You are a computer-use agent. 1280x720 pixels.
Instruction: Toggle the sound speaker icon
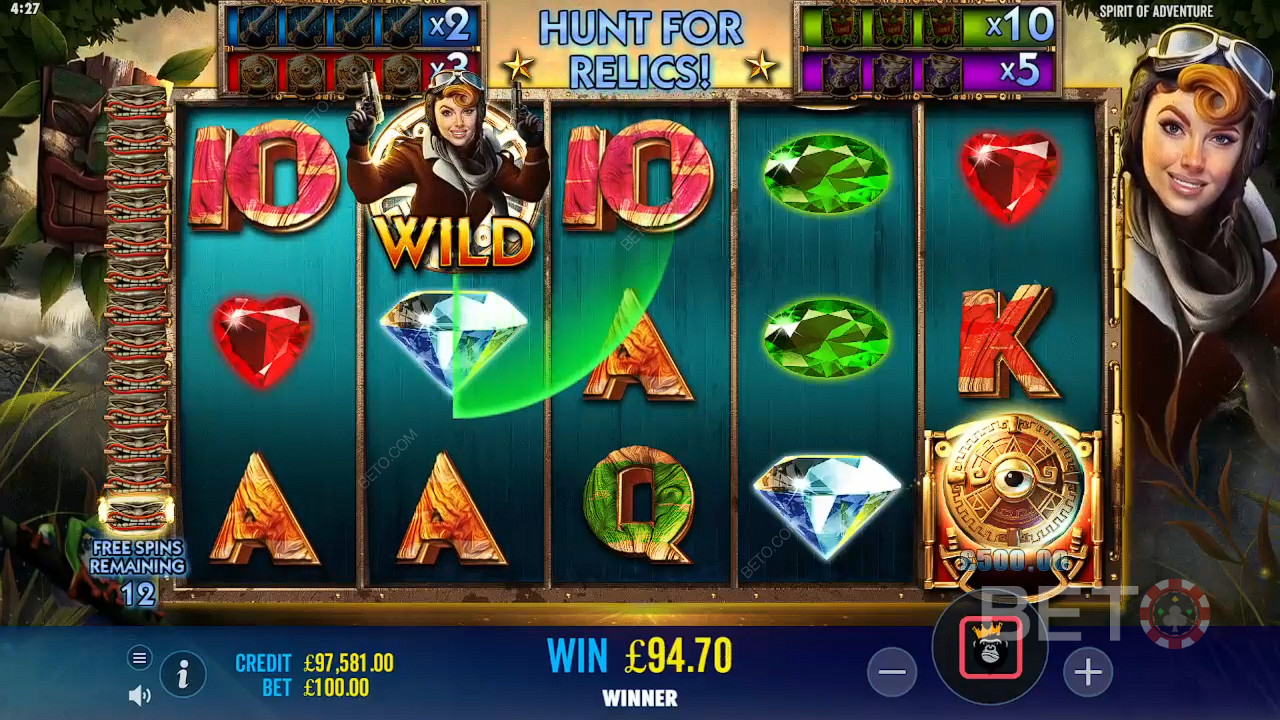[140, 695]
